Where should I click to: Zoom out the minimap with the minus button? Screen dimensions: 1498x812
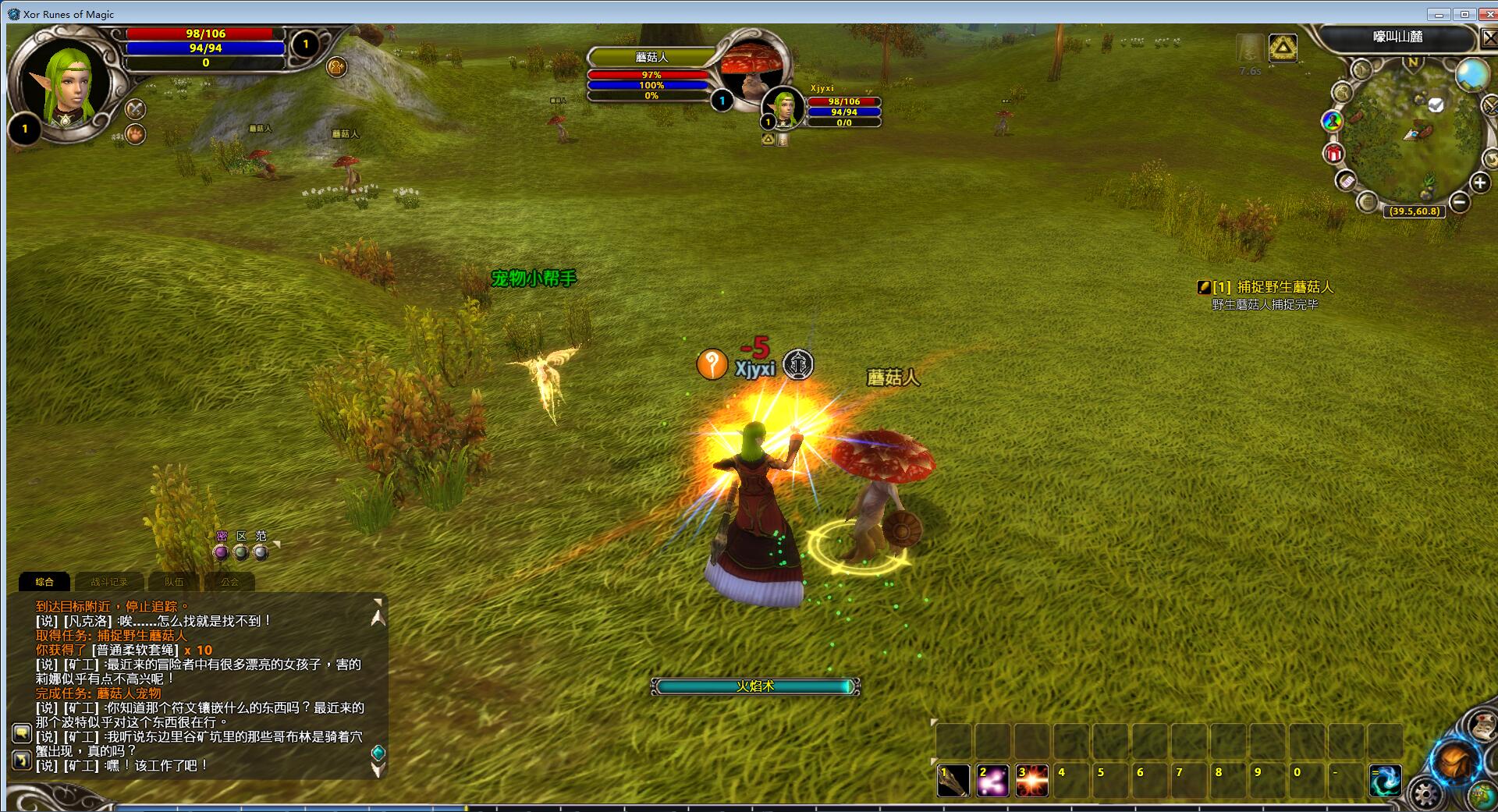point(1460,203)
